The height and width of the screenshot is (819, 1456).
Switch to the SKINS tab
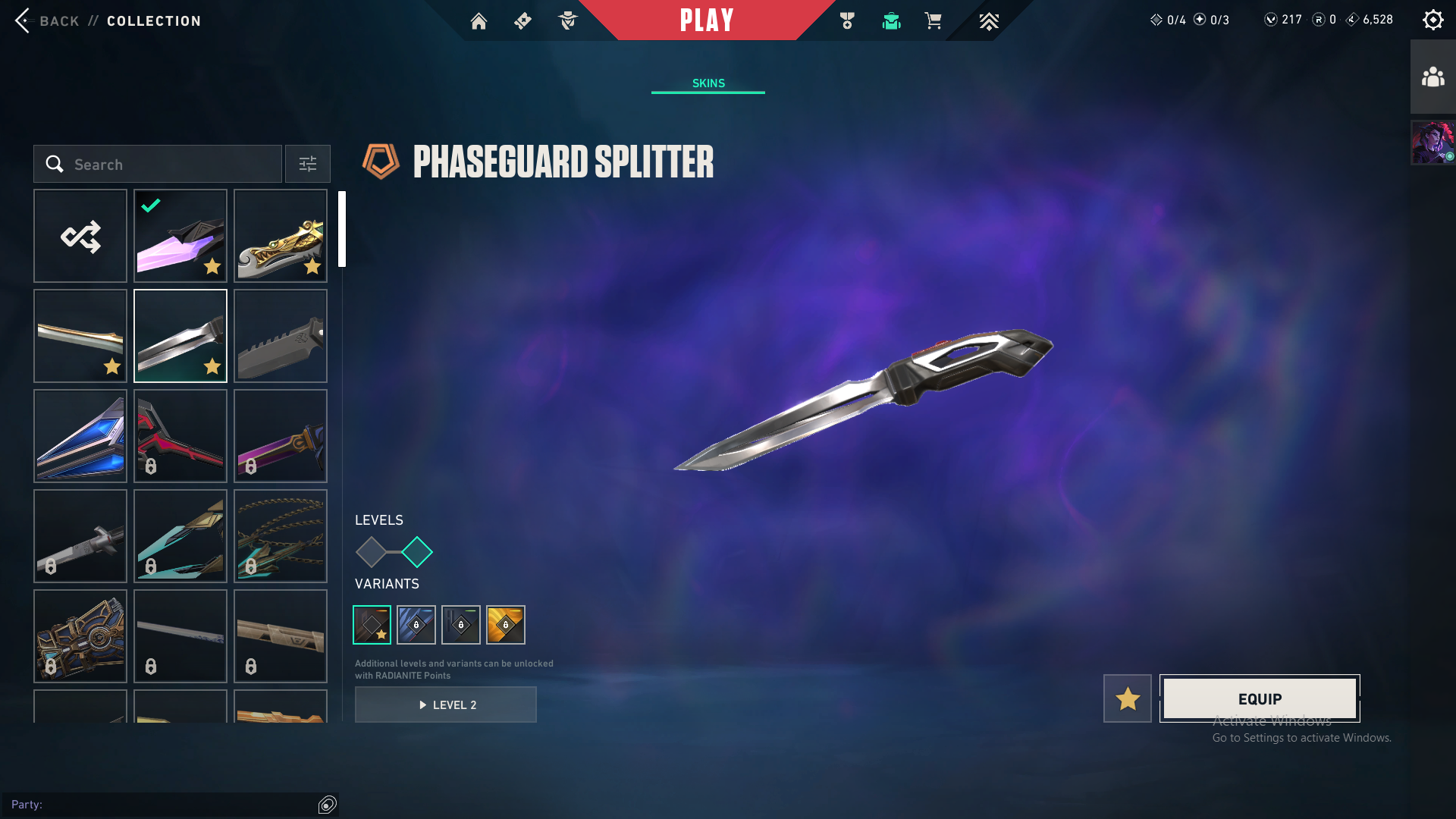pos(708,83)
